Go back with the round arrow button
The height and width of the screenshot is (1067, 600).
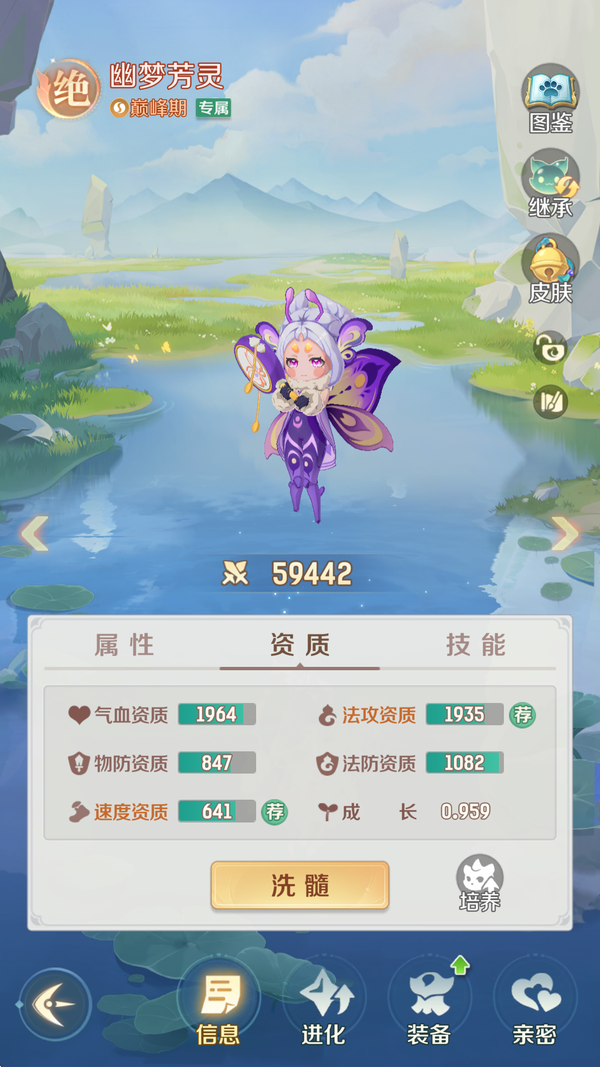(55, 1004)
